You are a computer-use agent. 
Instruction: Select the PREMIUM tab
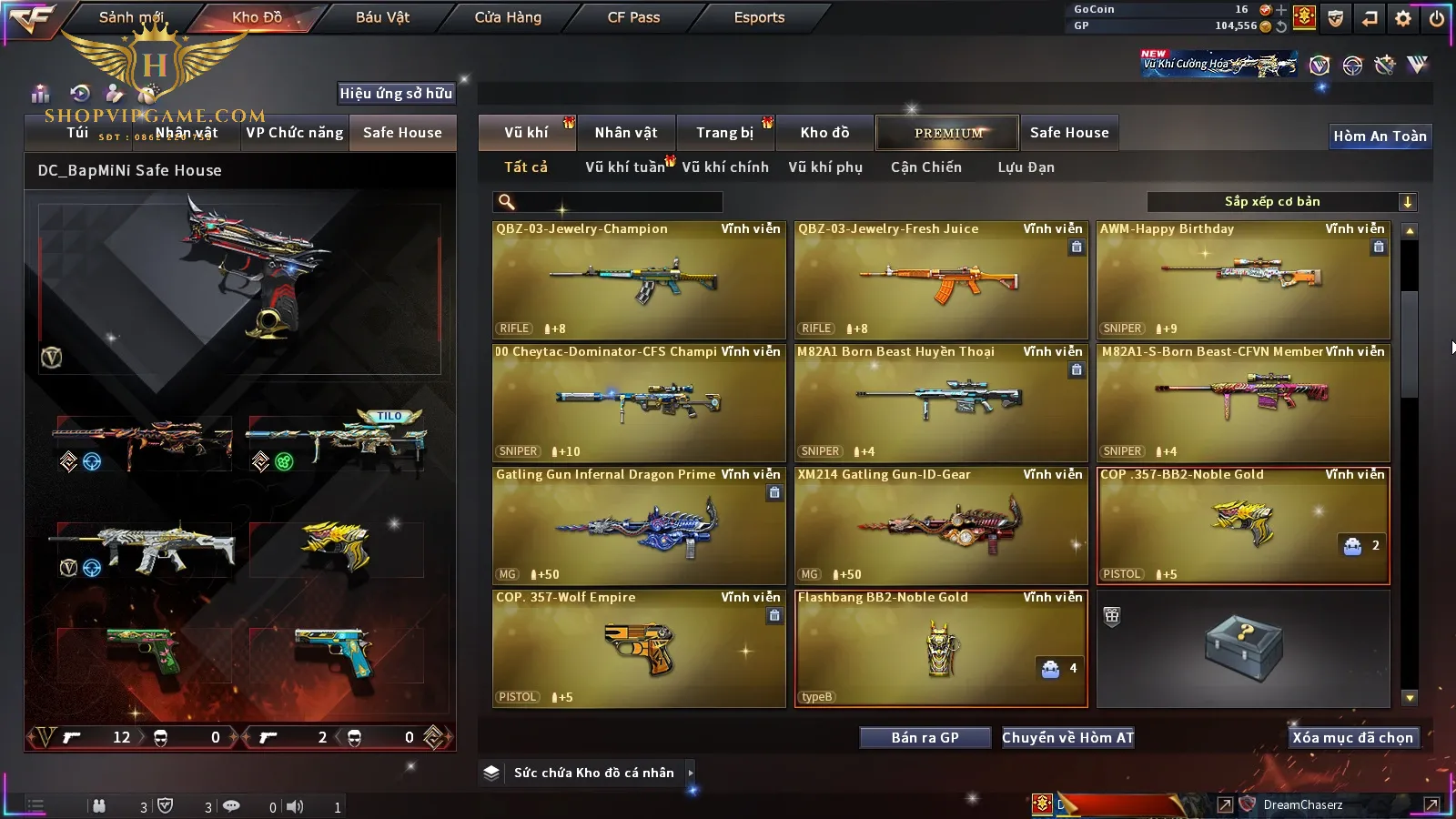click(948, 133)
